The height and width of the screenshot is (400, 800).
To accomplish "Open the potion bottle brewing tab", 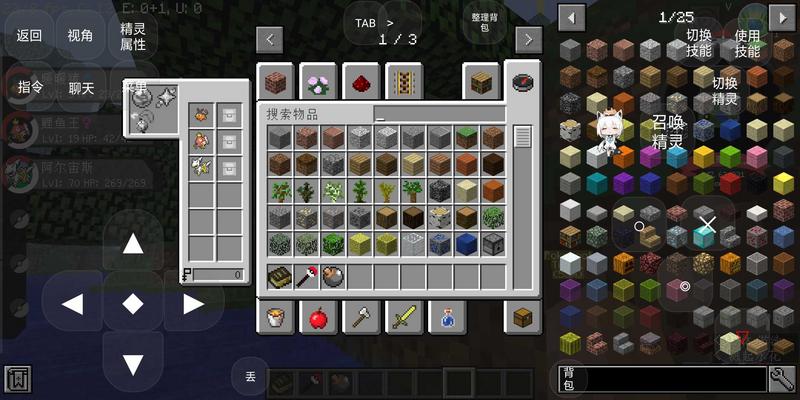I will pyautogui.click(x=446, y=318).
